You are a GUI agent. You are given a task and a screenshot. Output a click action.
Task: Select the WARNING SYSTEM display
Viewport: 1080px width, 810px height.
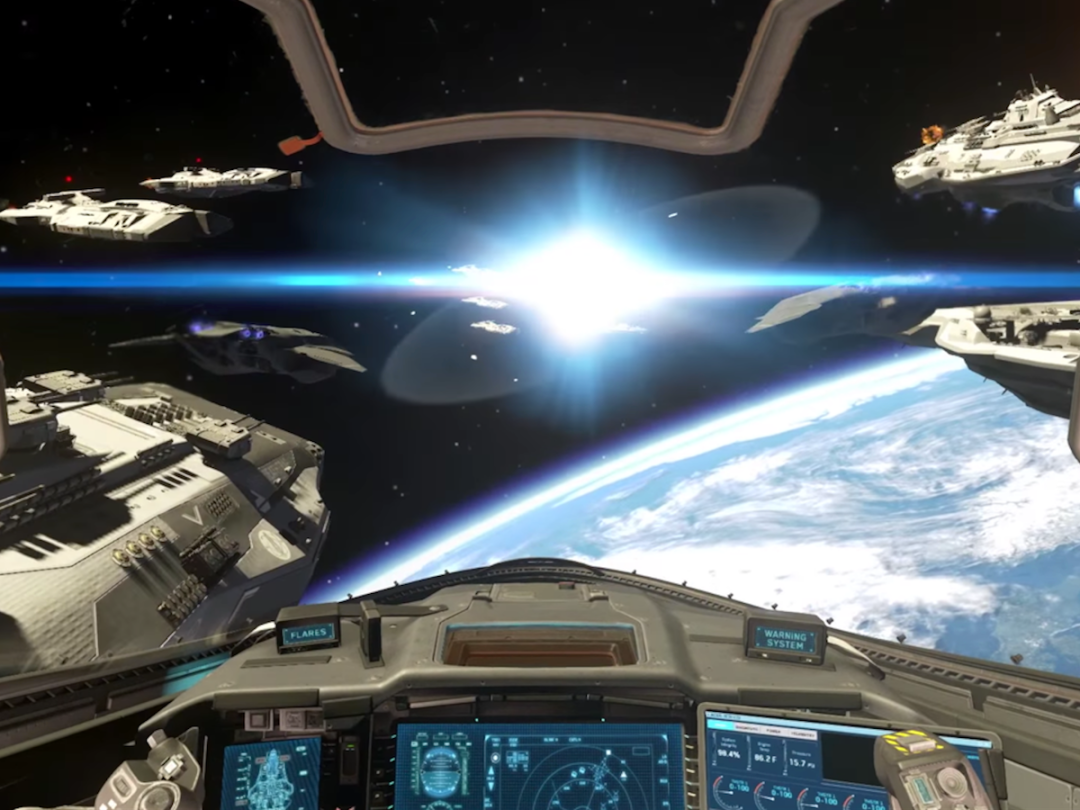pos(785,640)
